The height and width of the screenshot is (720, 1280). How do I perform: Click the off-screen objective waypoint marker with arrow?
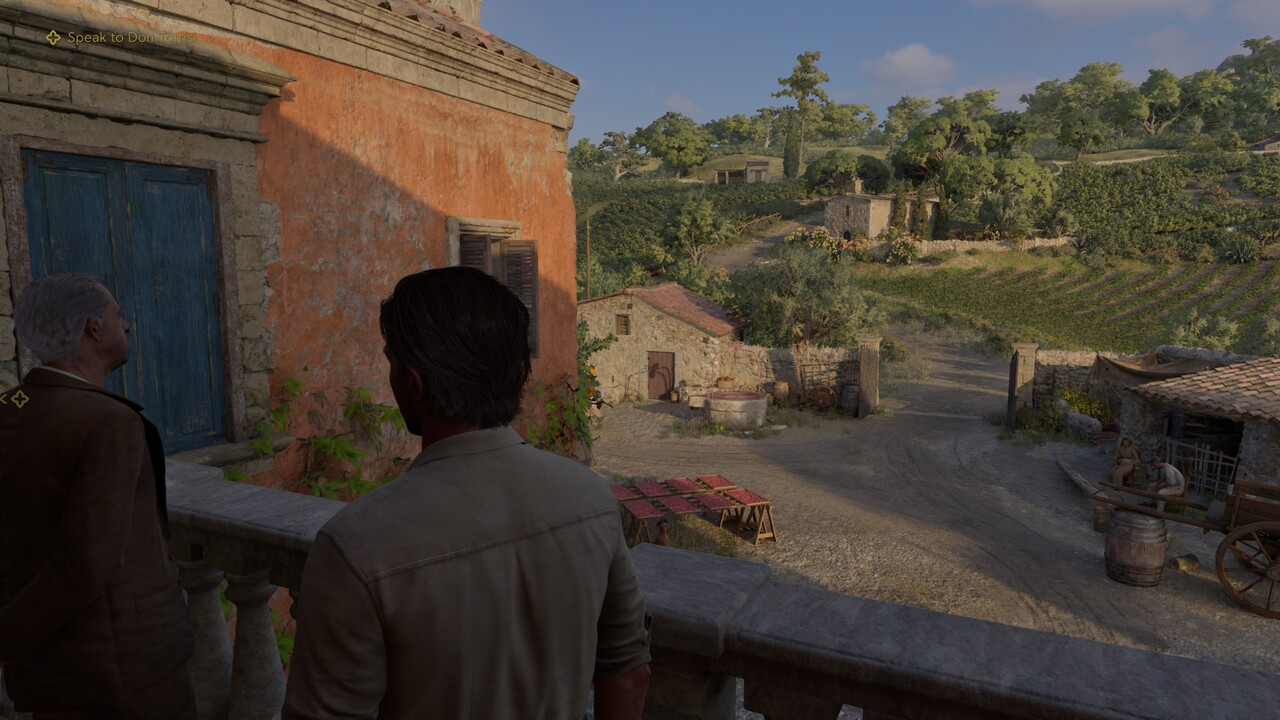click(x=17, y=399)
